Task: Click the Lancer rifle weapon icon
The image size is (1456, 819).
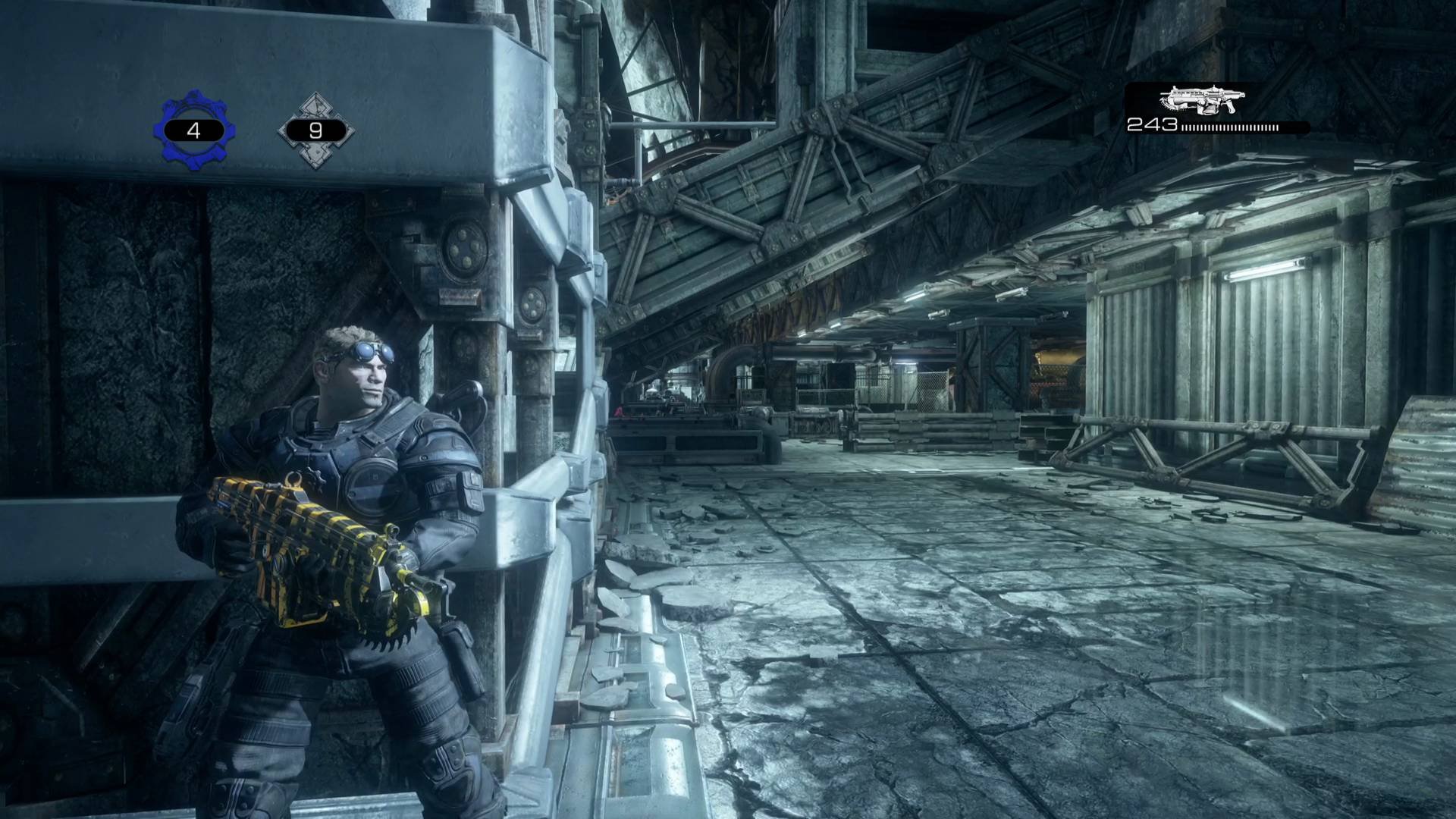Action: coord(1202,100)
